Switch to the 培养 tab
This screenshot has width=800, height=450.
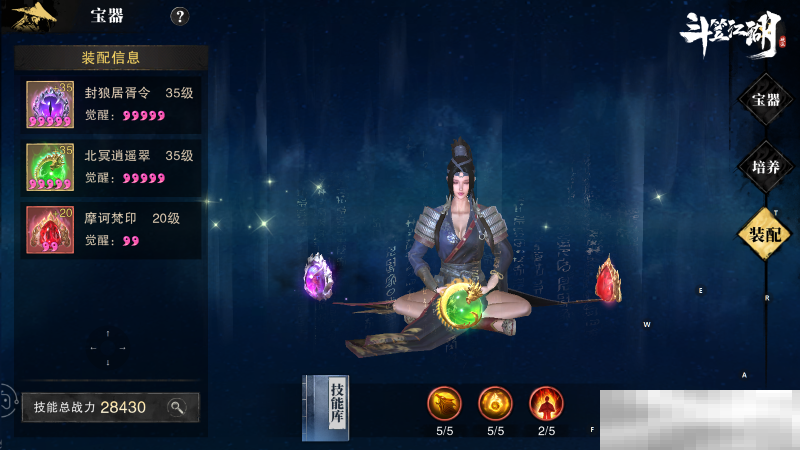pyautogui.click(x=766, y=166)
